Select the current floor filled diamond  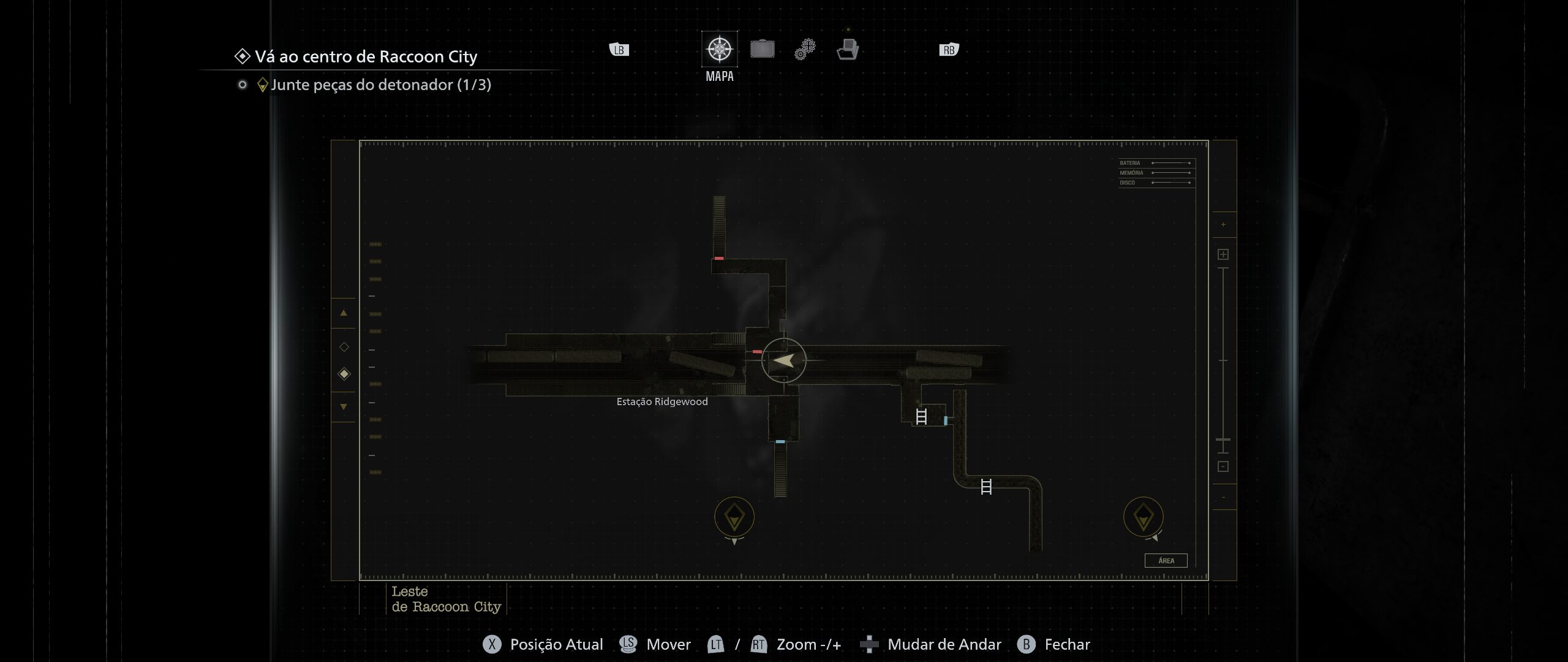(344, 374)
